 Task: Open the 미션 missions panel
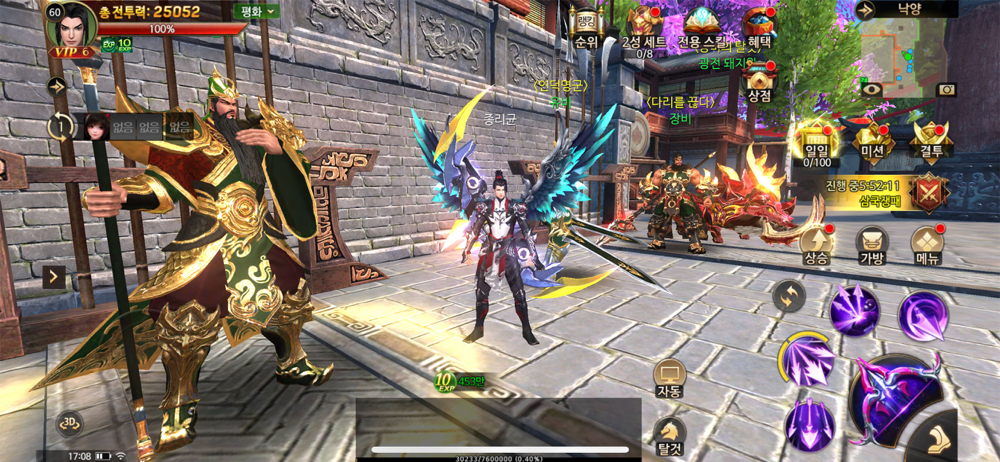tap(873, 141)
